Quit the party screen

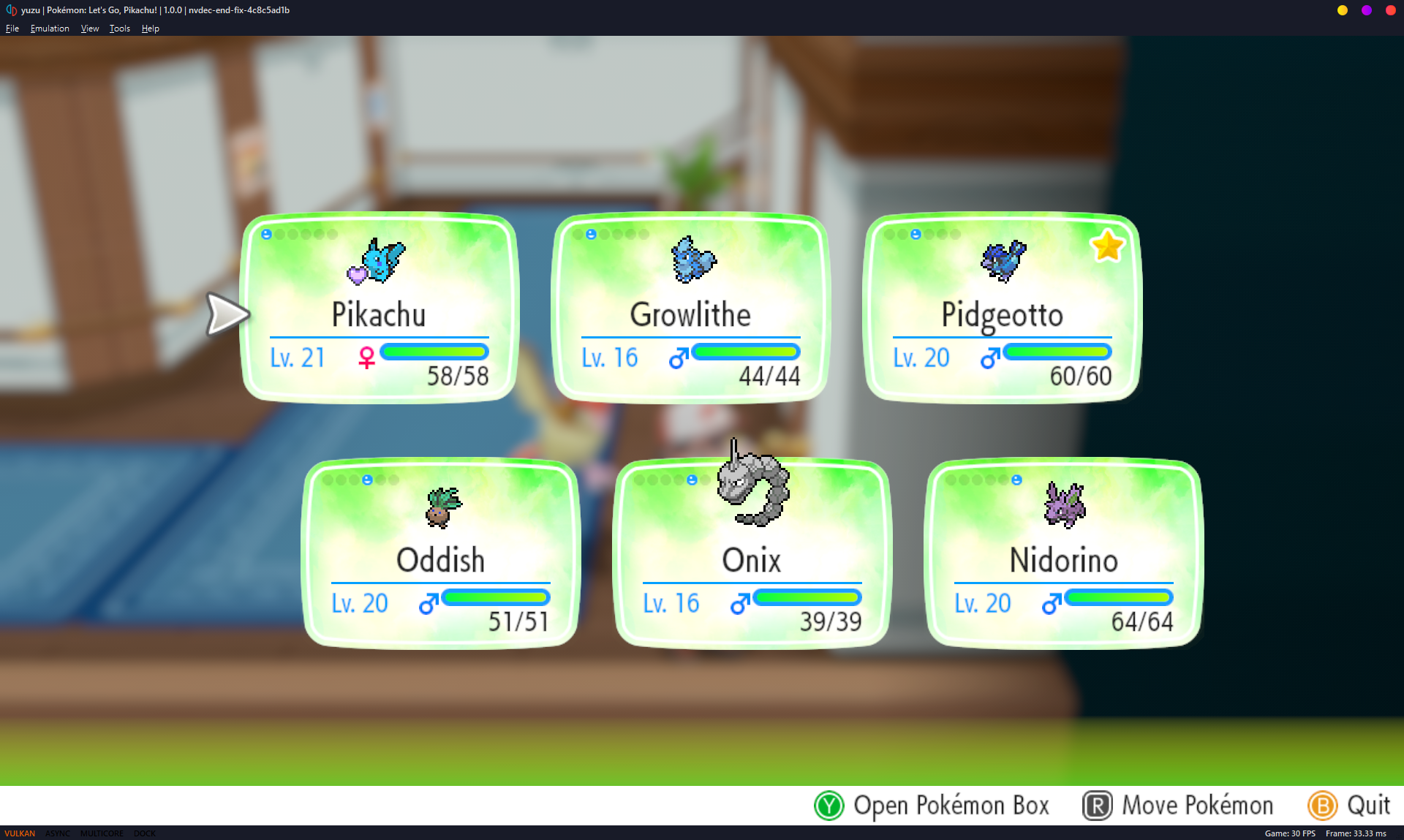pos(1350,806)
